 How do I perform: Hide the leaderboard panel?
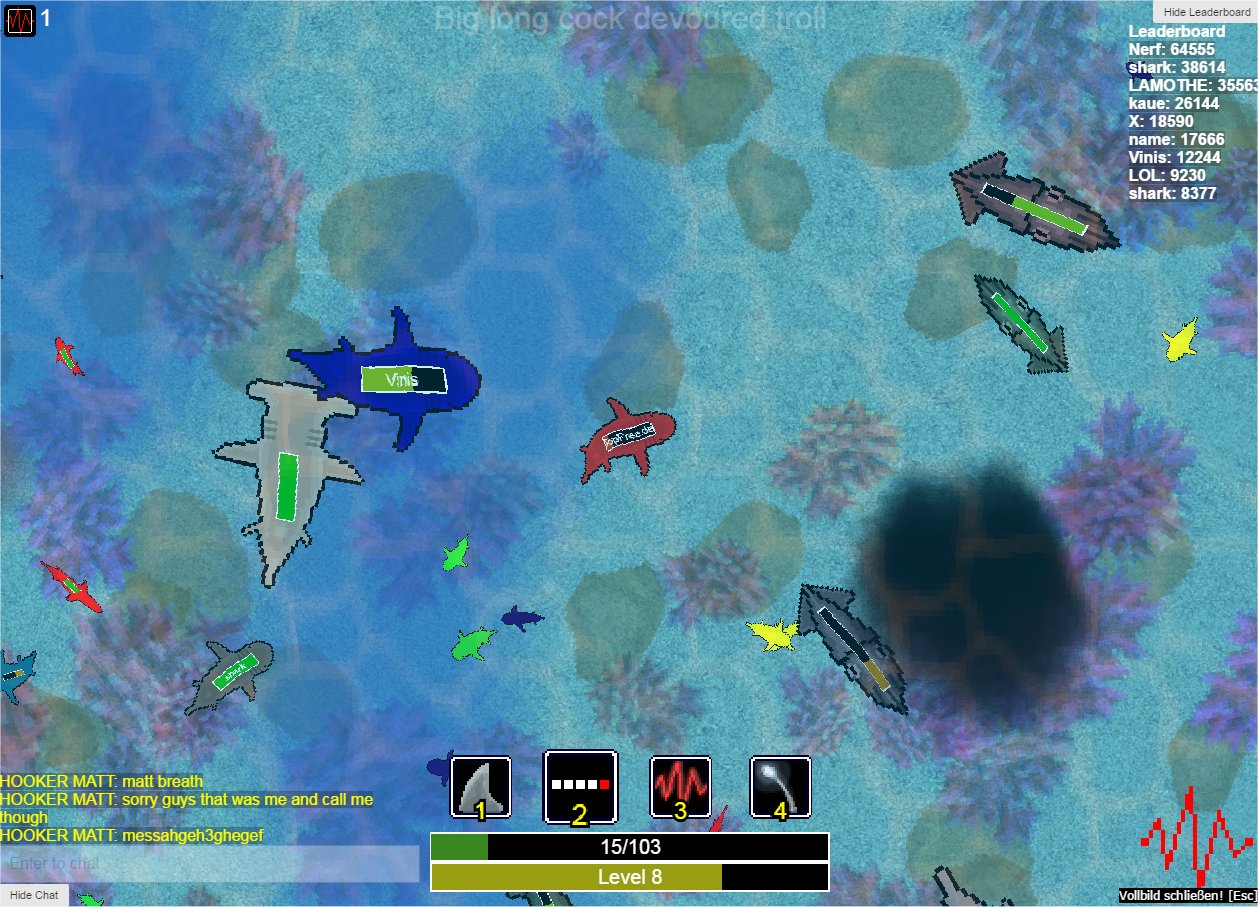1205,11
